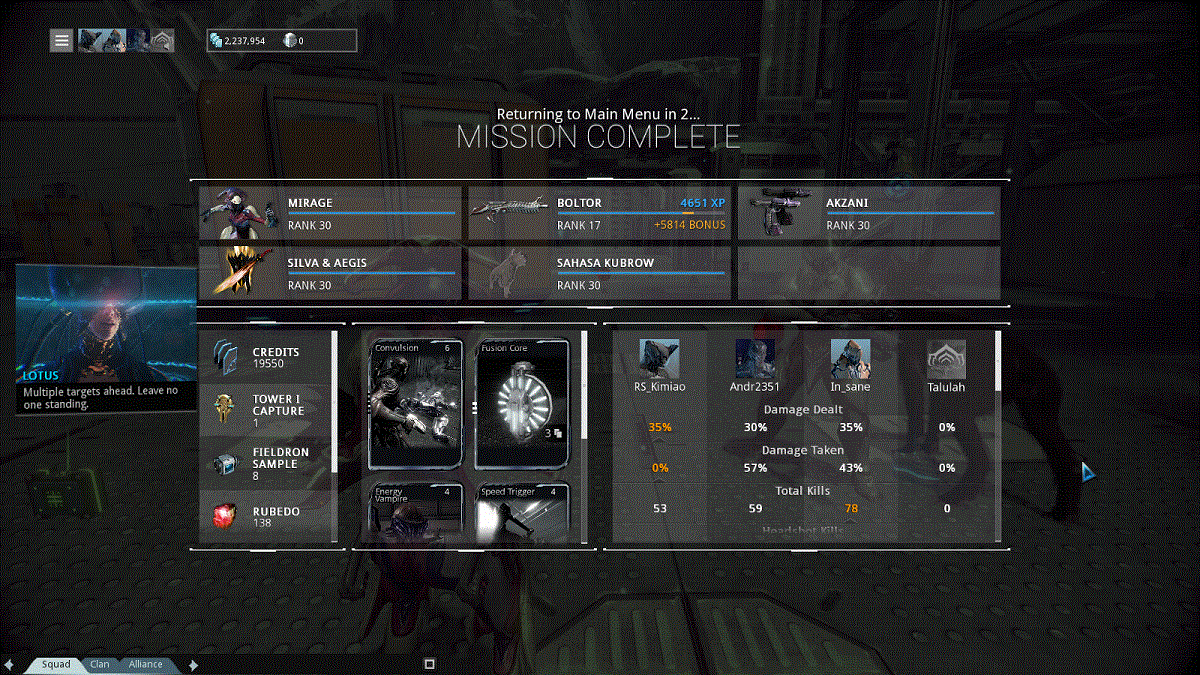Choose the Akzani weapon panel
This screenshot has width=1200, height=675.
click(869, 213)
